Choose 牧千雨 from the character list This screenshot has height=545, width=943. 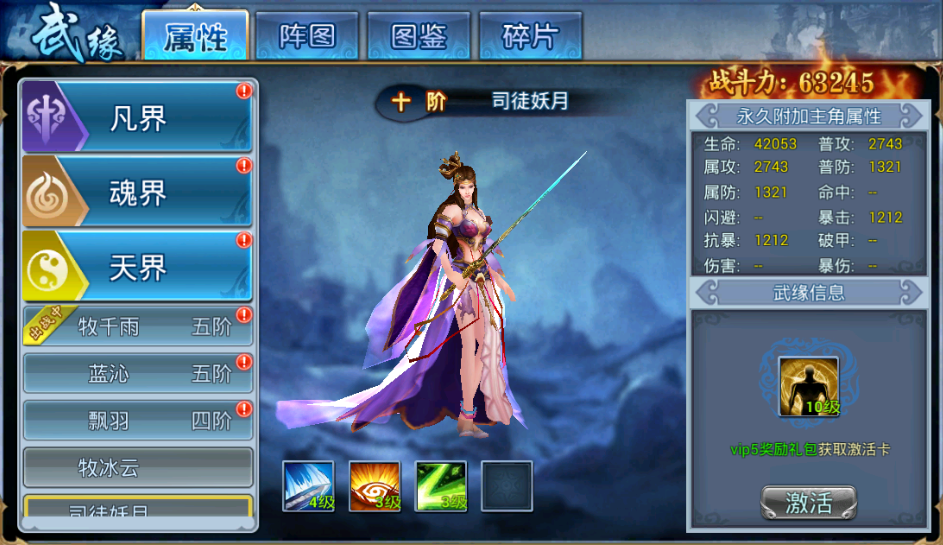[138, 327]
